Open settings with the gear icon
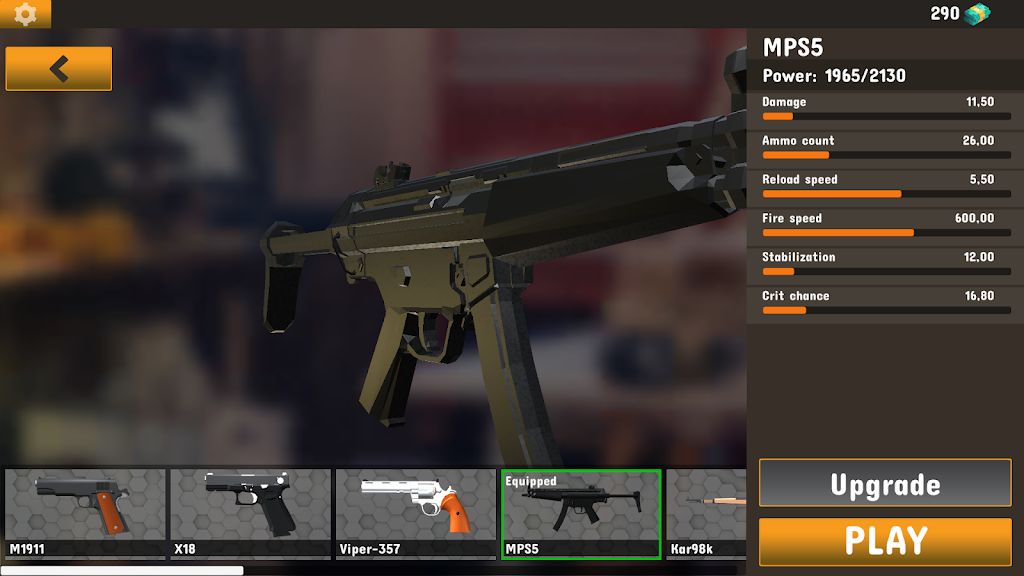This screenshot has width=1024, height=576. coord(25,14)
